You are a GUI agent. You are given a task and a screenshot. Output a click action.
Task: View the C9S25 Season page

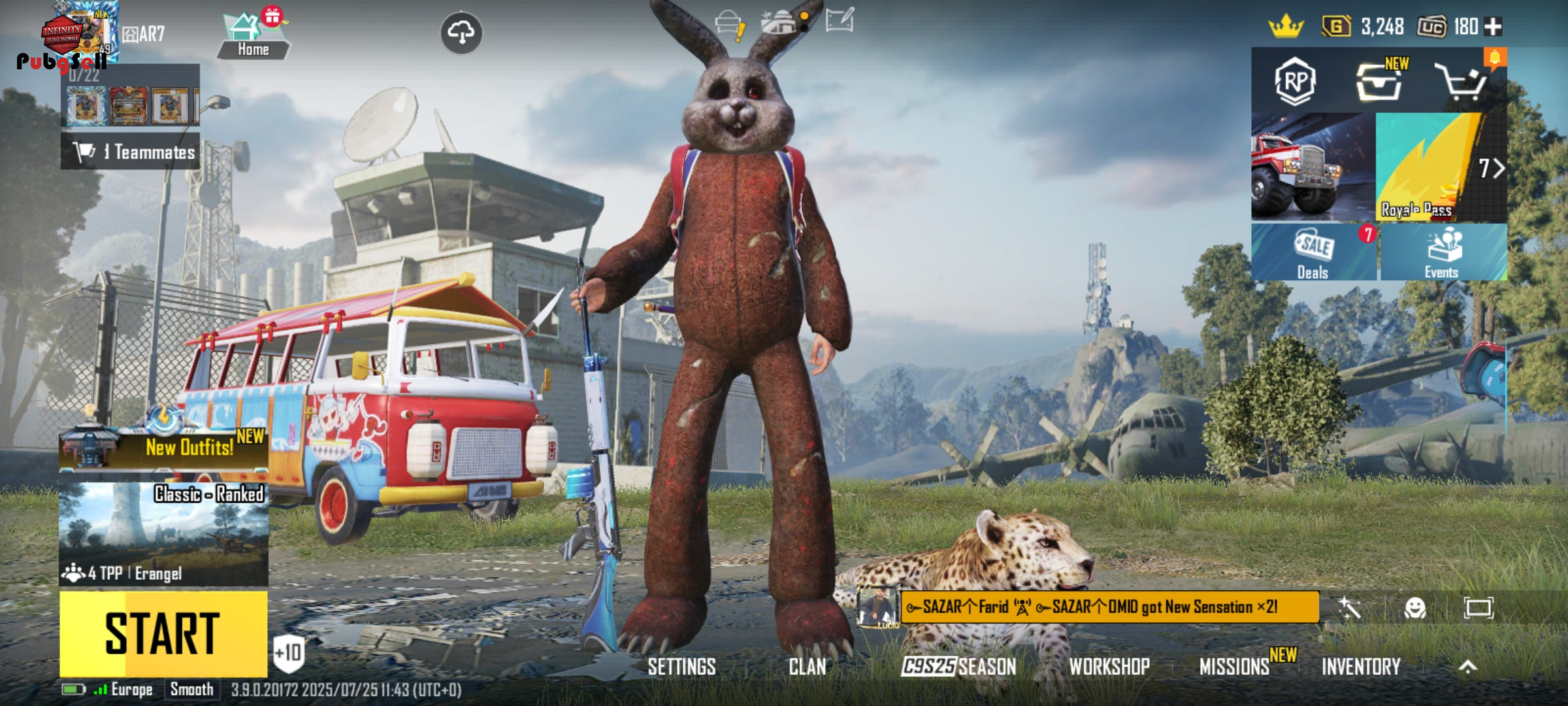point(958,667)
